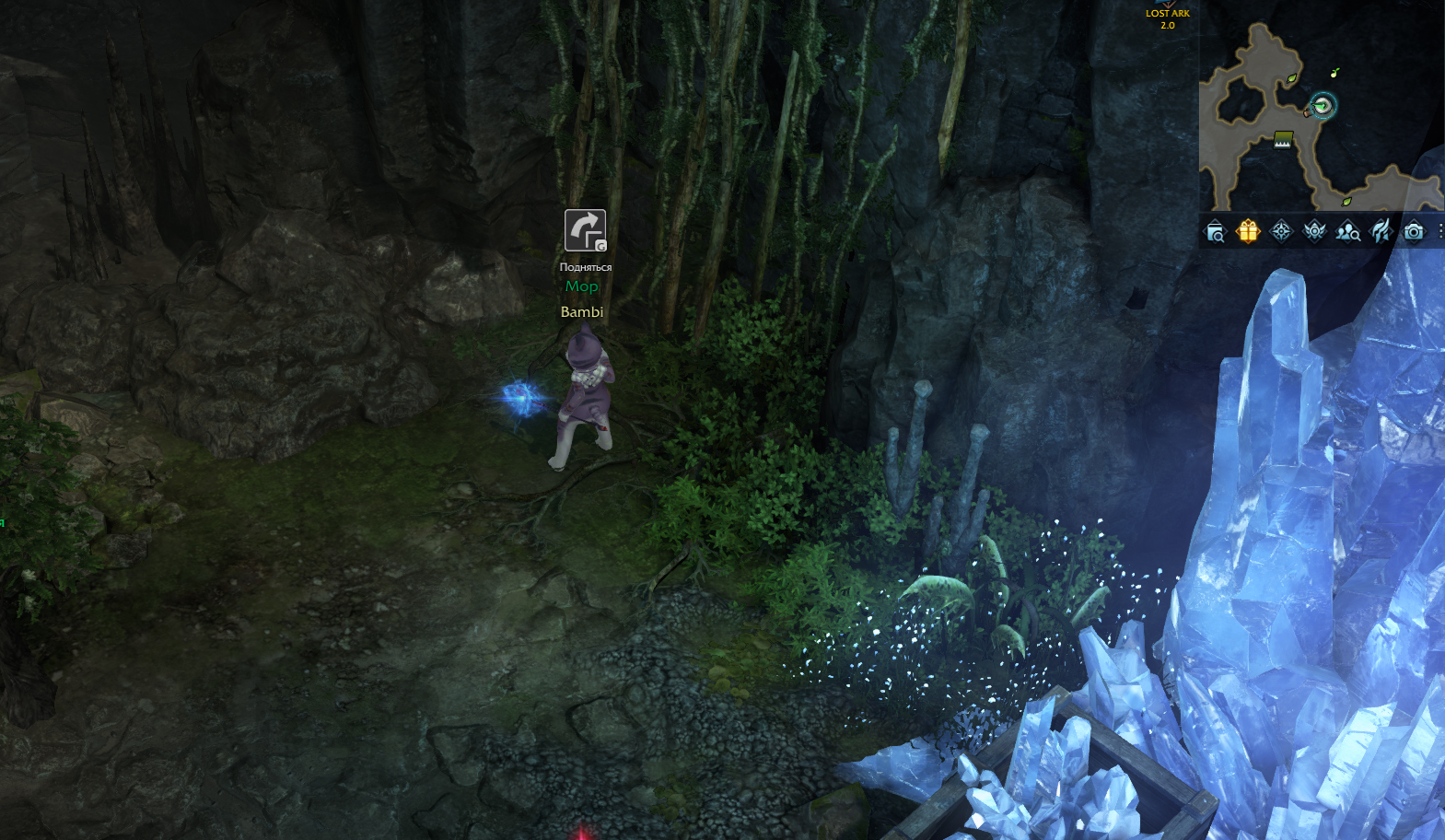Take a screenshot with the camera icon
The height and width of the screenshot is (840, 1445).
(1414, 231)
